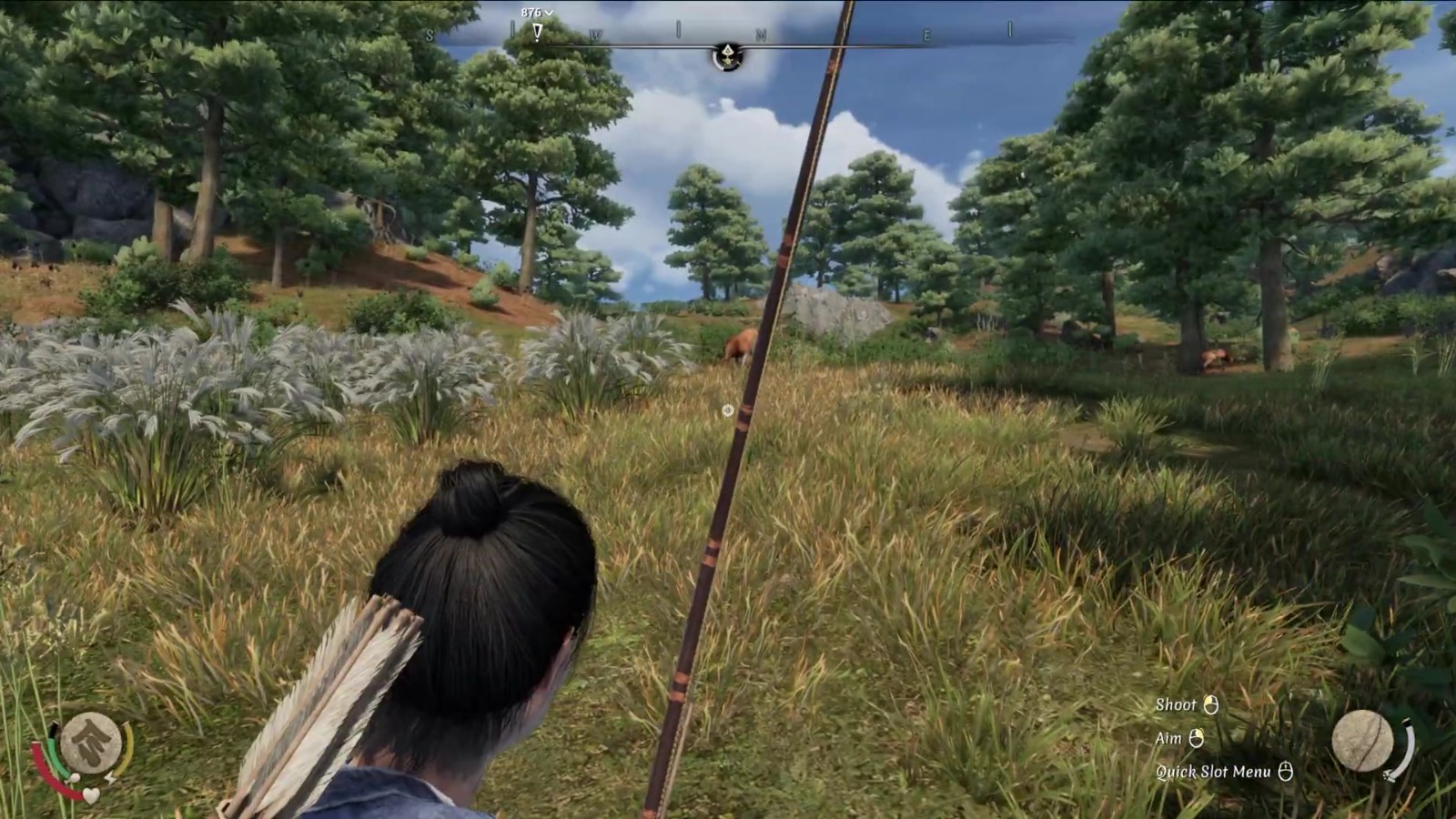Screen dimensions: 1456x819
Task: Click the bow quick slot icon
Action: pos(1362,741)
